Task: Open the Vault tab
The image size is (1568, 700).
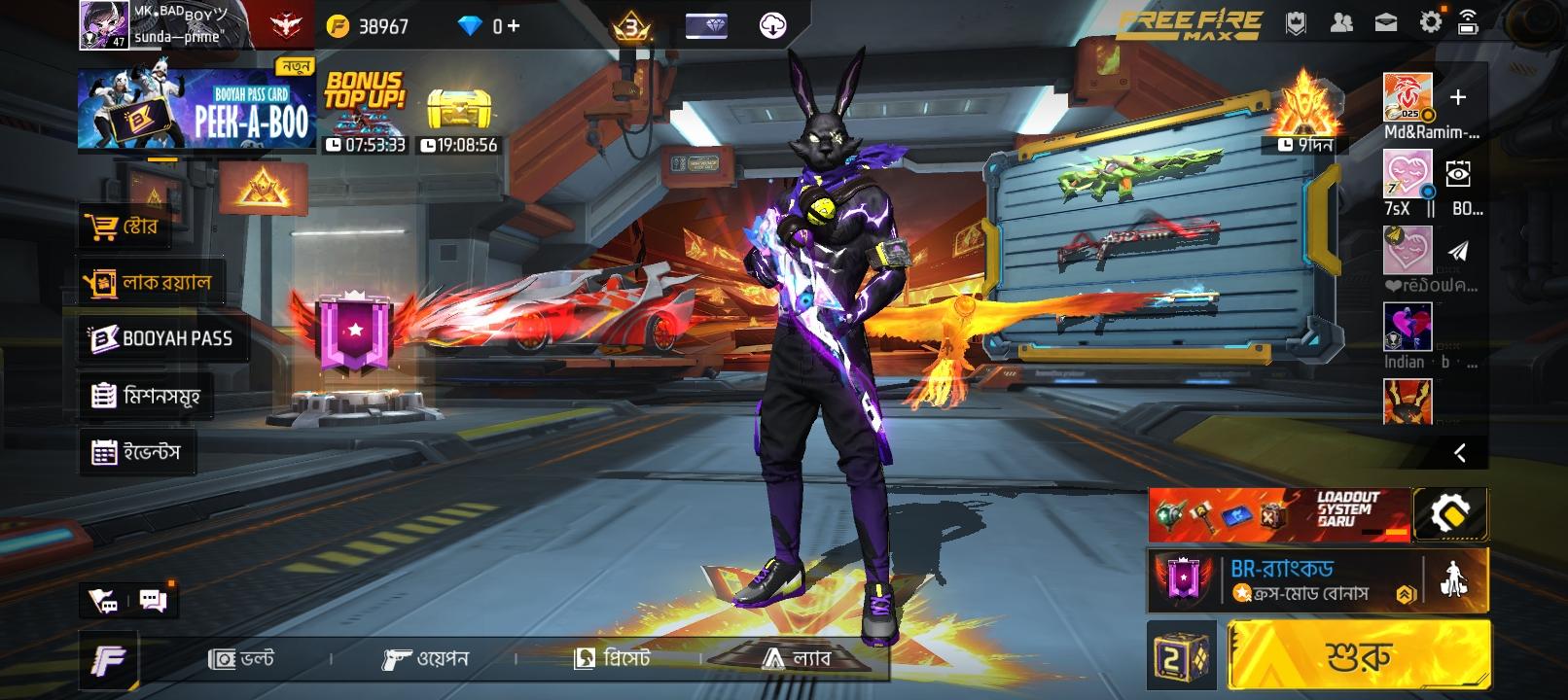Action: tap(242, 659)
